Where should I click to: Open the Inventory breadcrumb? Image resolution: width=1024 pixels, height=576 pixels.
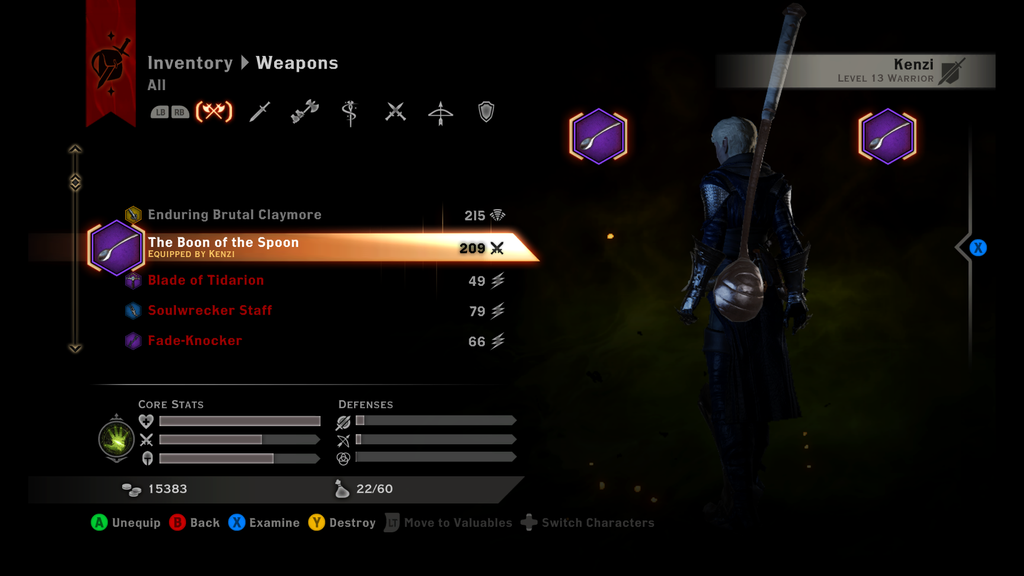[190, 63]
